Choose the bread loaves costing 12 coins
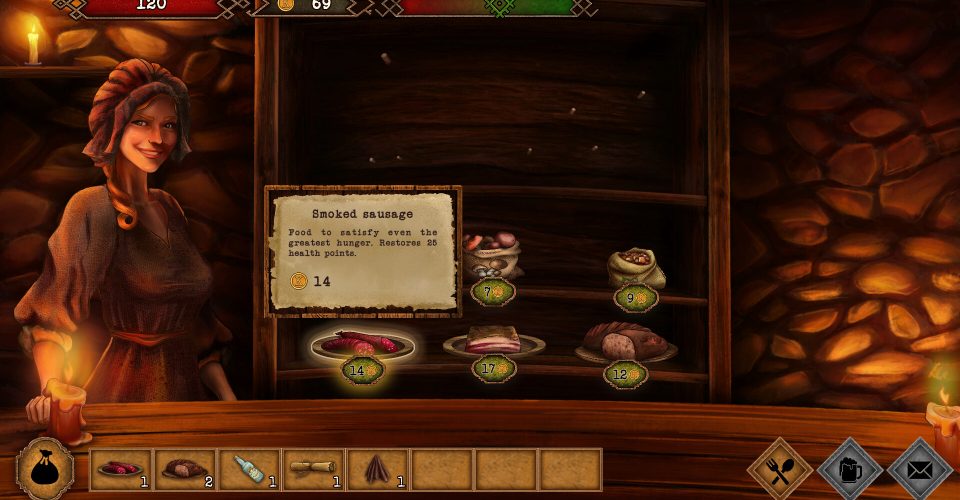The width and height of the screenshot is (960, 500). pos(625,343)
